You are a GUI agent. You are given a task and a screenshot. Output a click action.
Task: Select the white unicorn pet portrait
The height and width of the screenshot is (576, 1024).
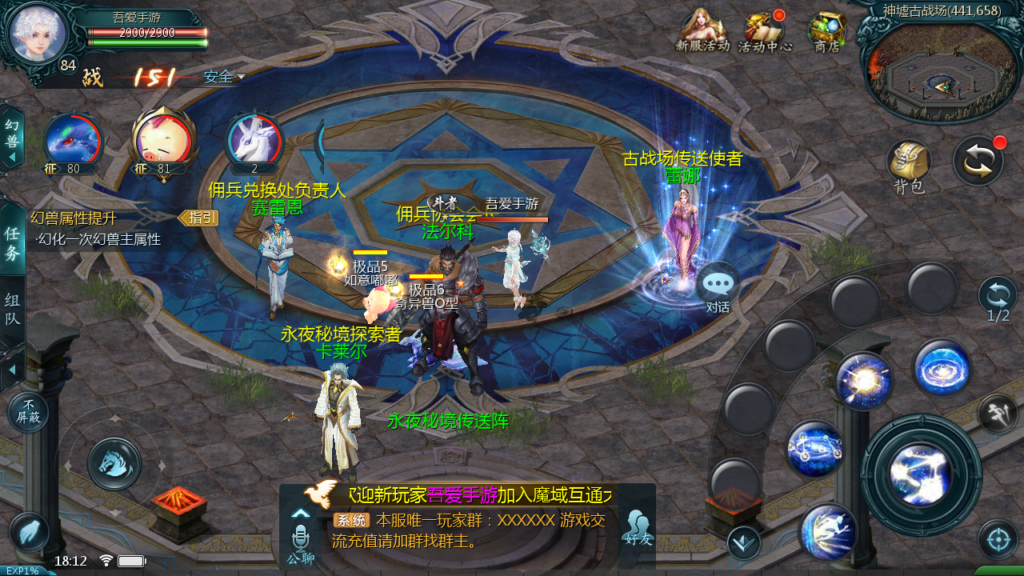click(x=254, y=140)
